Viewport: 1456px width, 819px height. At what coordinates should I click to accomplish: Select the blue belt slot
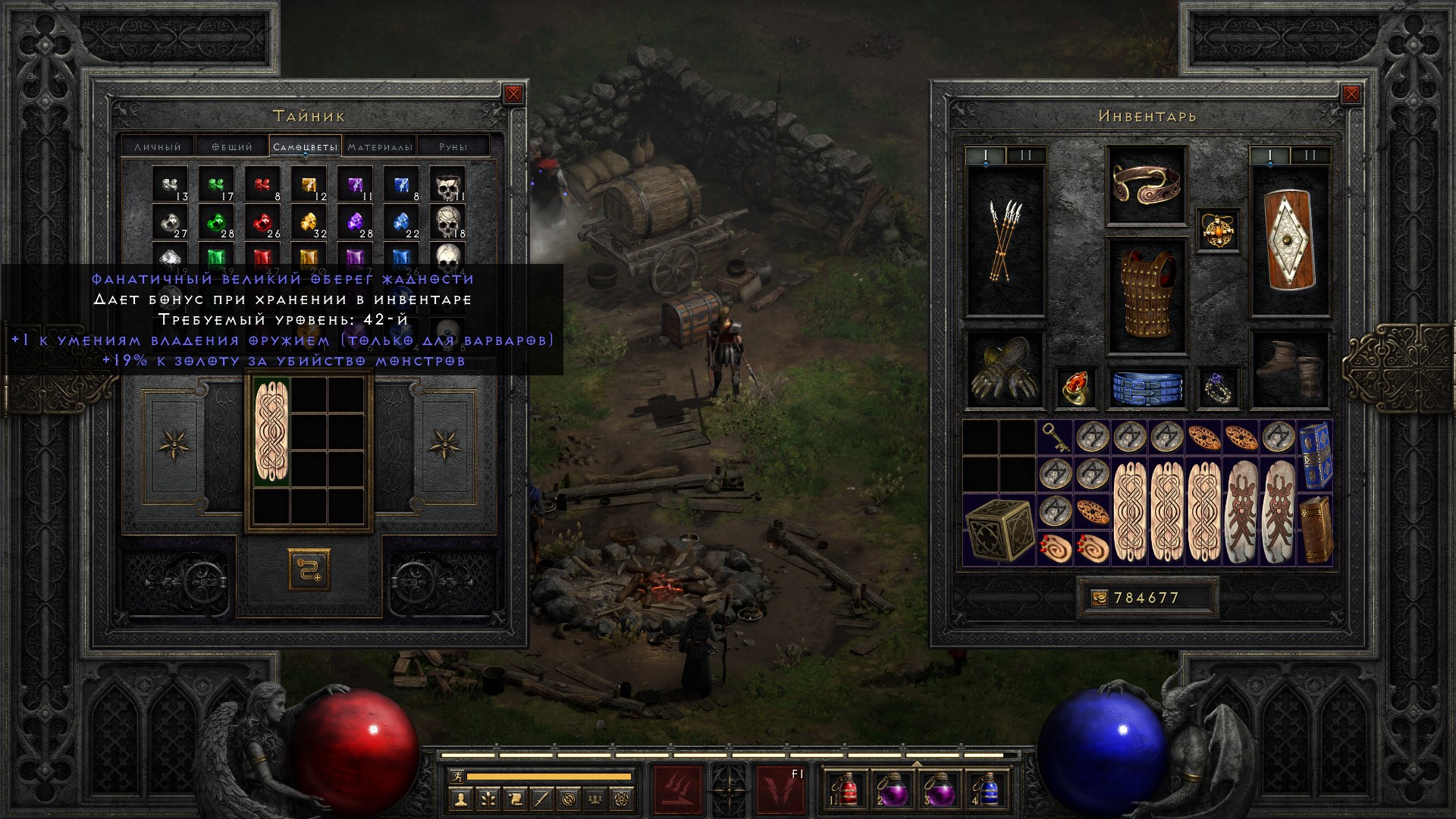[1146, 388]
